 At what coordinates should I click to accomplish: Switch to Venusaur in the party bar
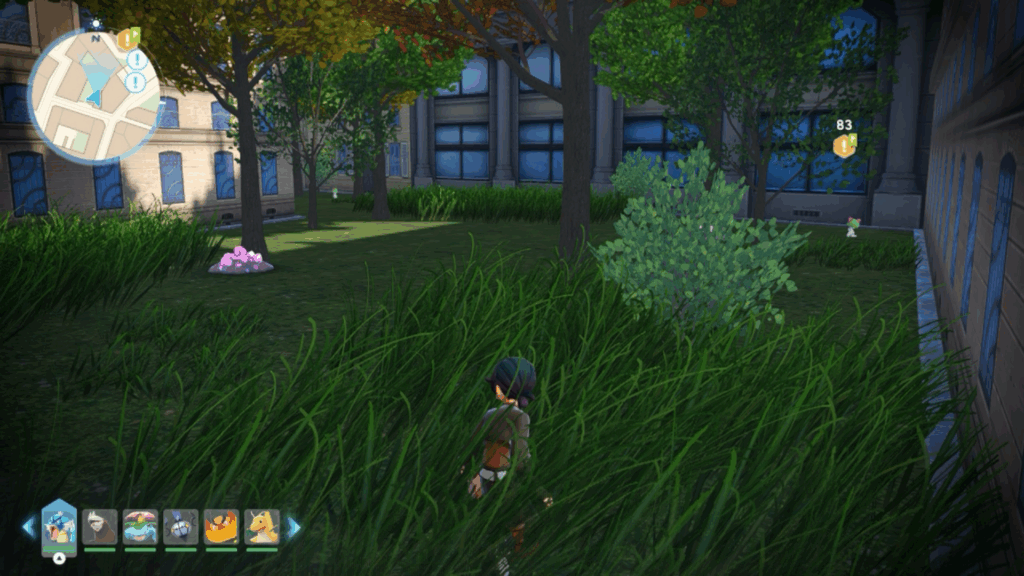tap(140, 527)
